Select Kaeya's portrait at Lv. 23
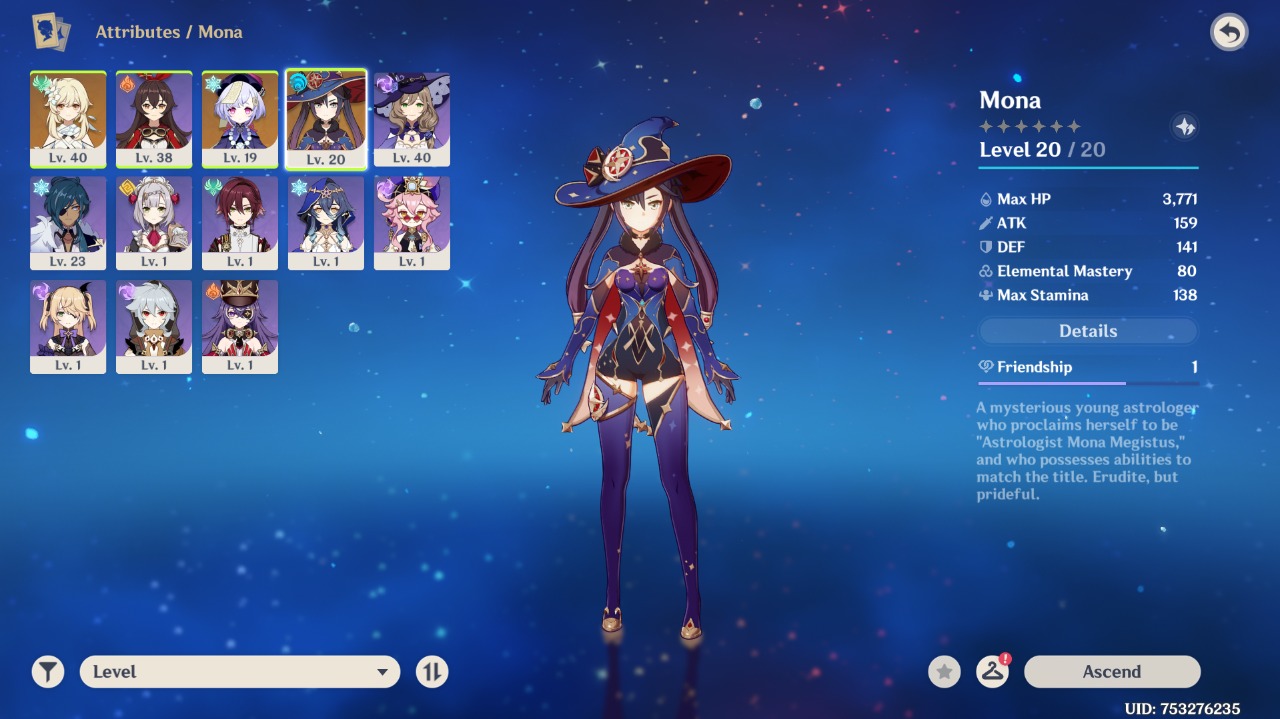The width and height of the screenshot is (1280, 719). [68, 223]
